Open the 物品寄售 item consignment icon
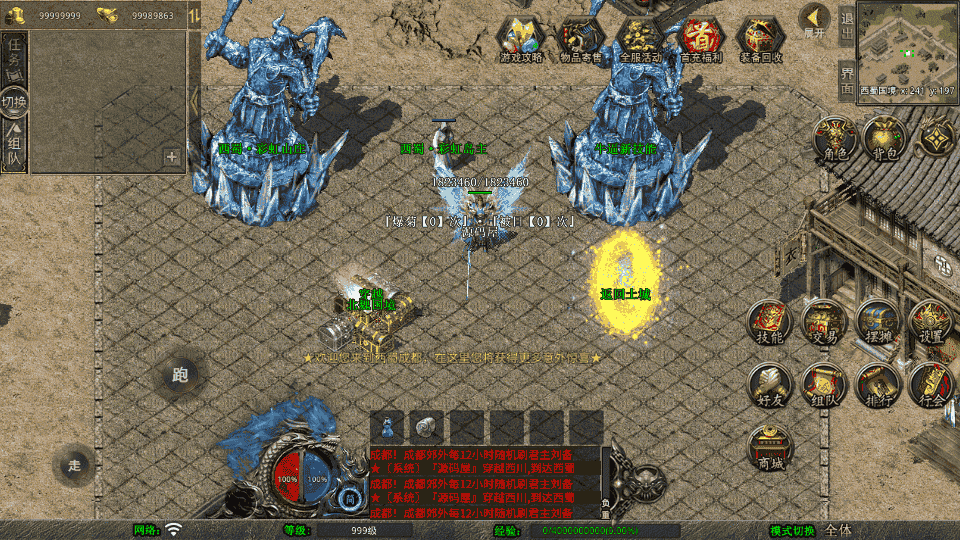 (581, 38)
